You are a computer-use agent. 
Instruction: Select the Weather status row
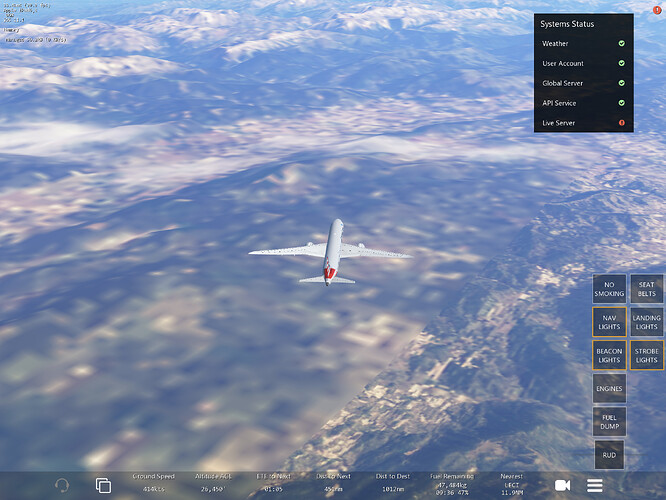(x=584, y=44)
